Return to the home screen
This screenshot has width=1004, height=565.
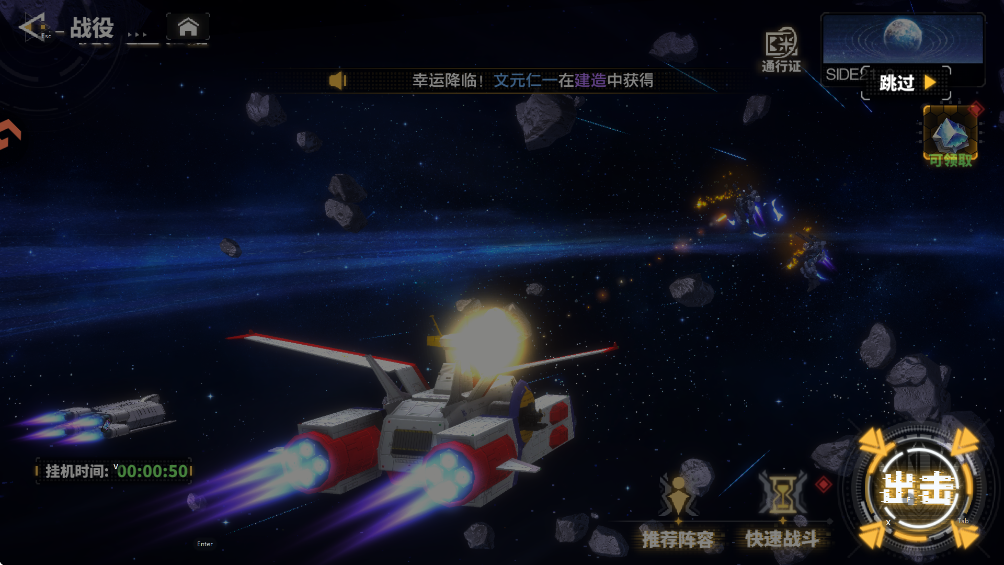tap(187, 27)
